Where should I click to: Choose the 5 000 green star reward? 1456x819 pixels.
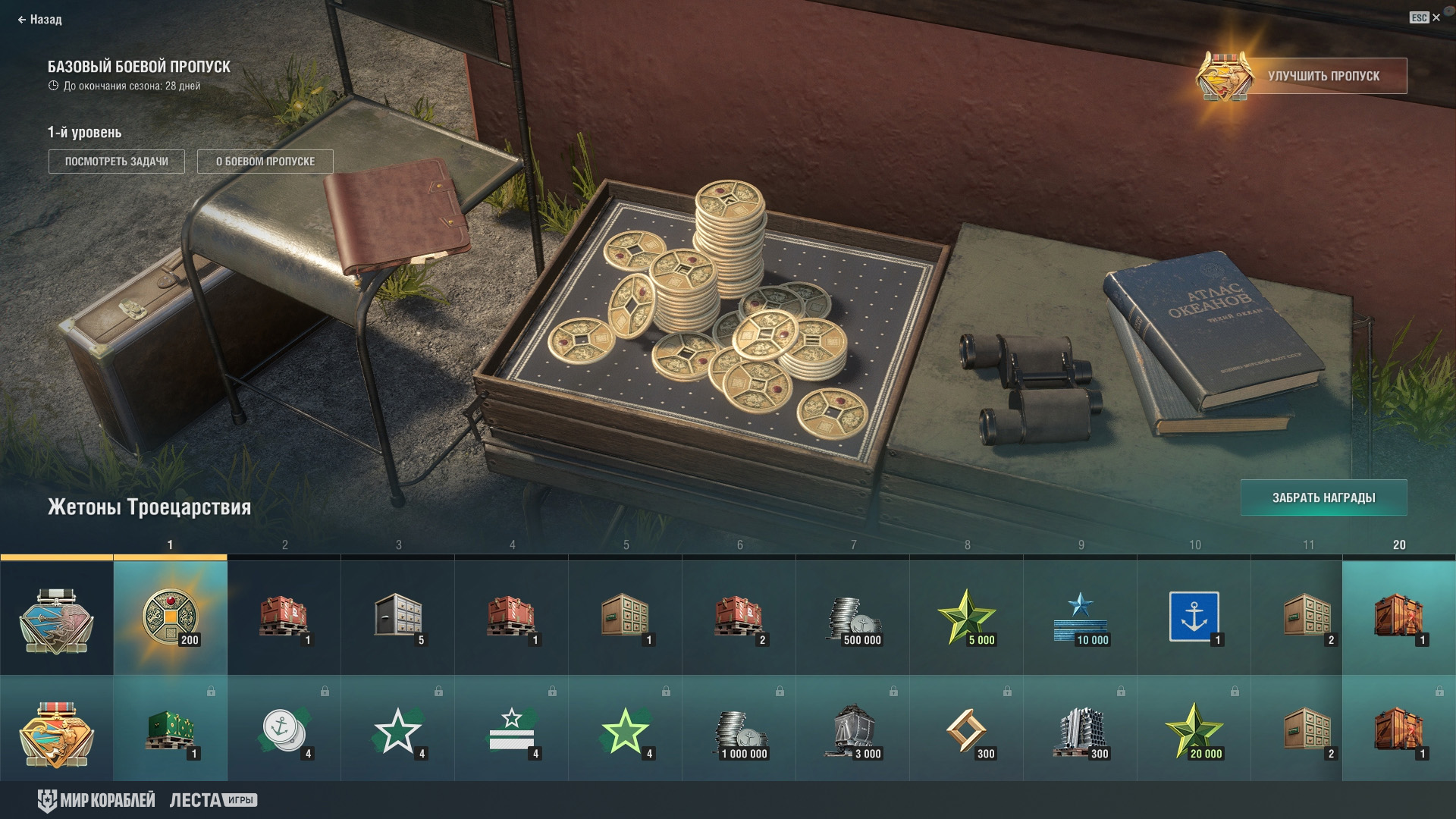tap(967, 617)
